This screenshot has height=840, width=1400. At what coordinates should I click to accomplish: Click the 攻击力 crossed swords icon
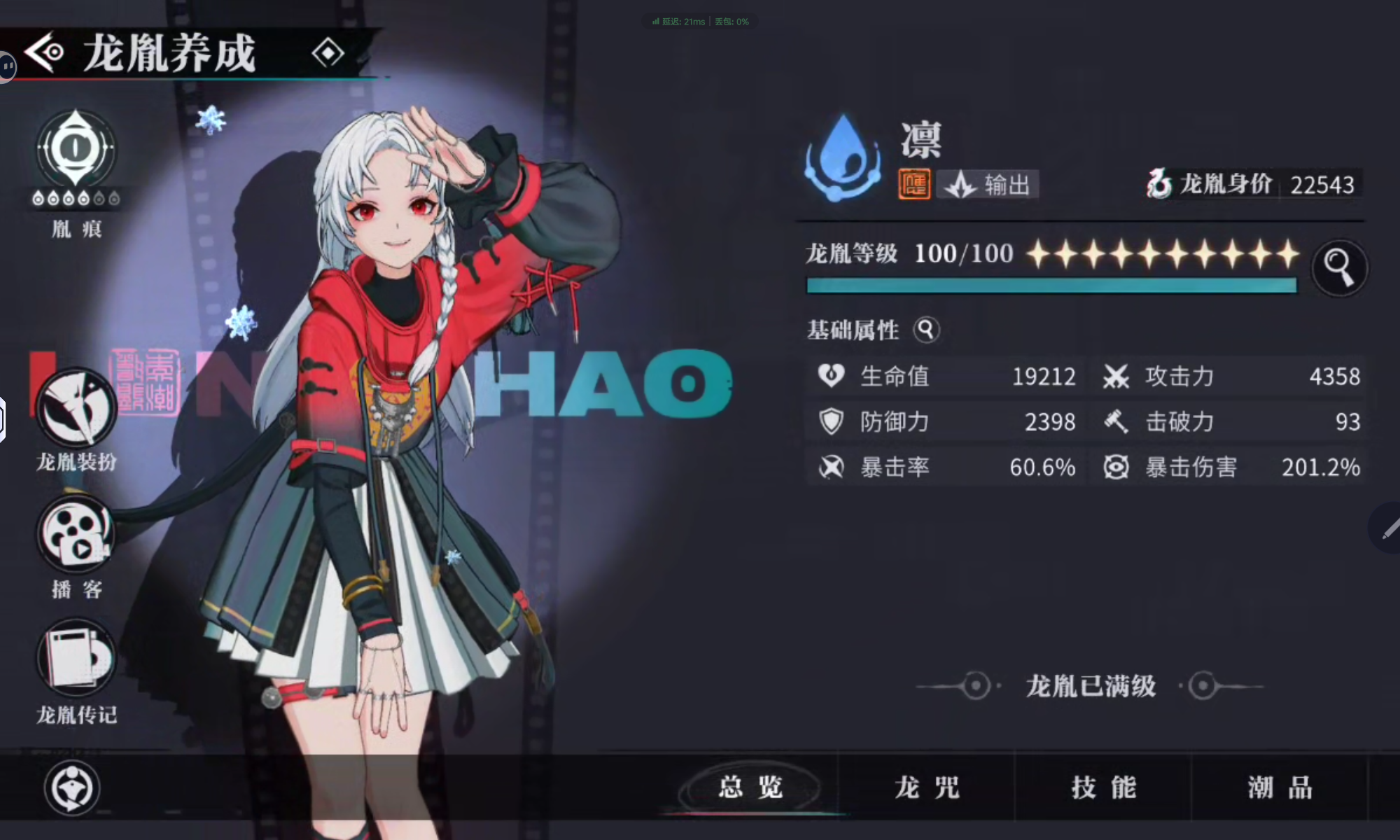(x=1116, y=377)
